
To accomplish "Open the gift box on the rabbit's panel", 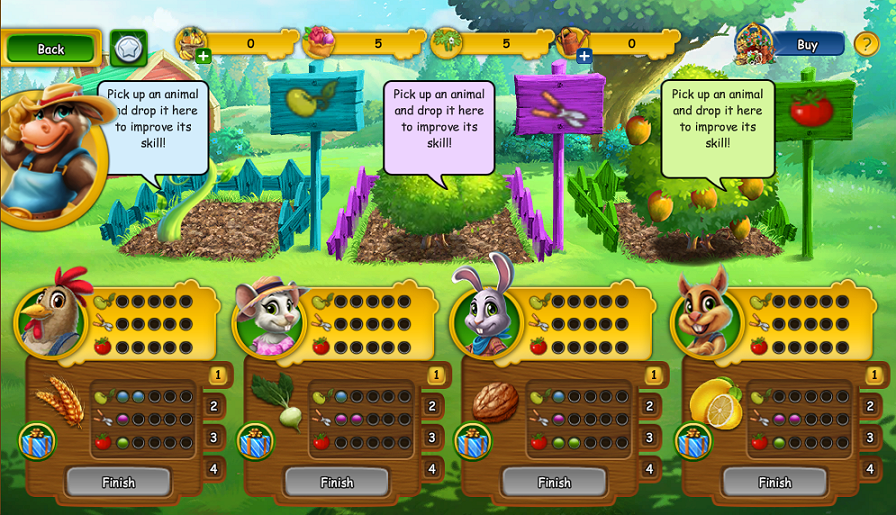I will click(x=473, y=441).
